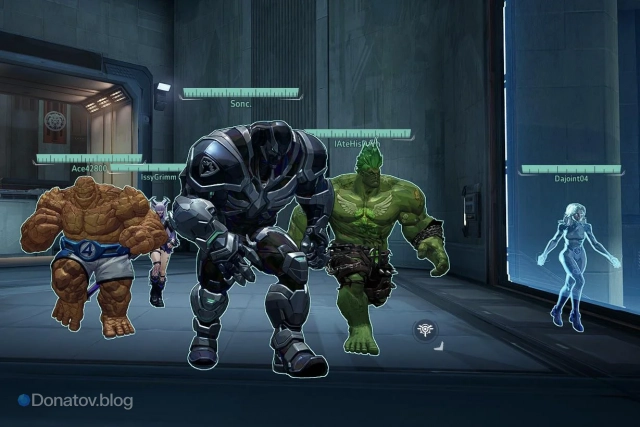Click the round winged emblem icon
This screenshot has width=640, height=427.
[x=425, y=330]
